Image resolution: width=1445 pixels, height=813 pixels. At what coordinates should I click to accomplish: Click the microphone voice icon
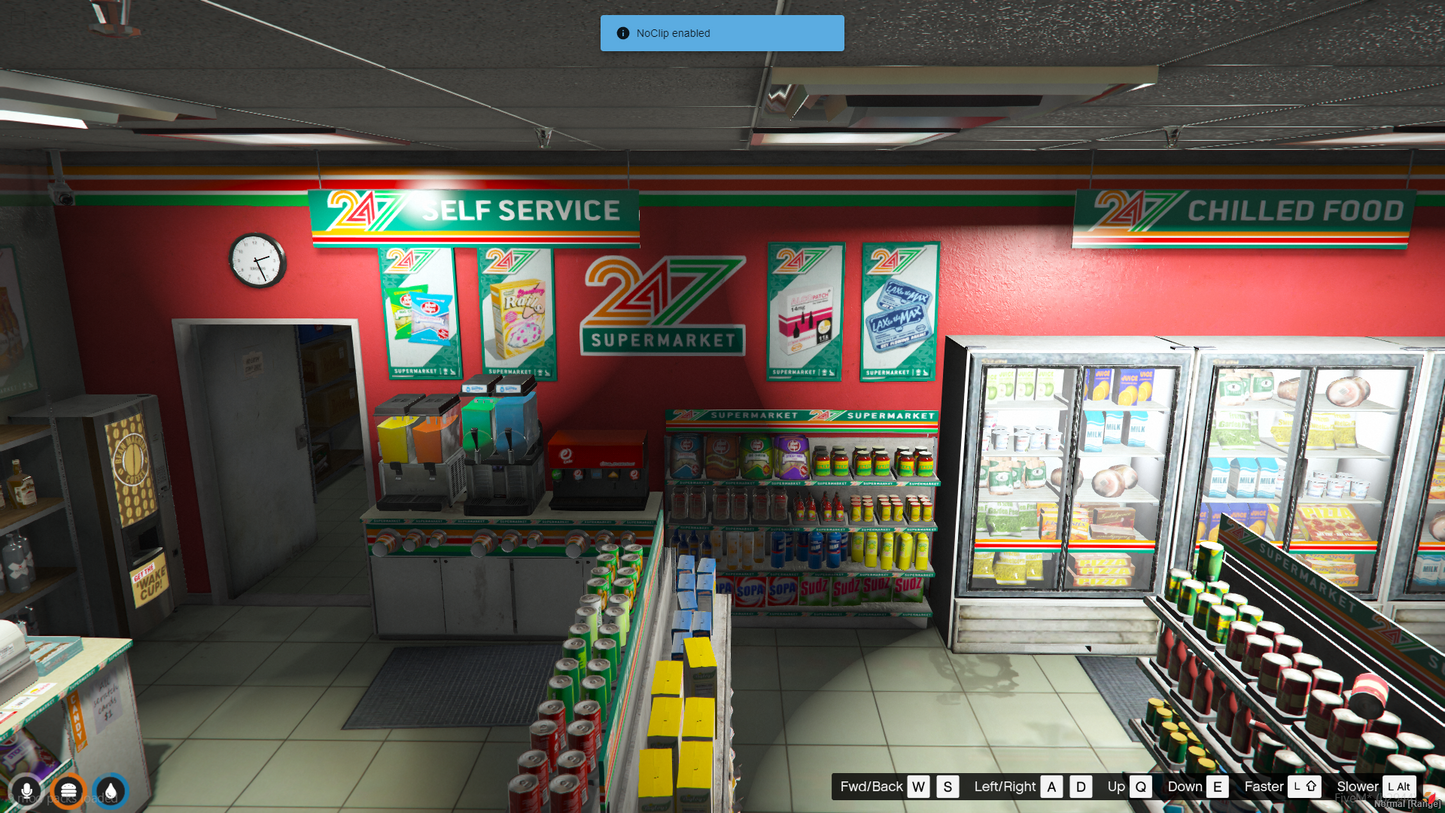27,791
